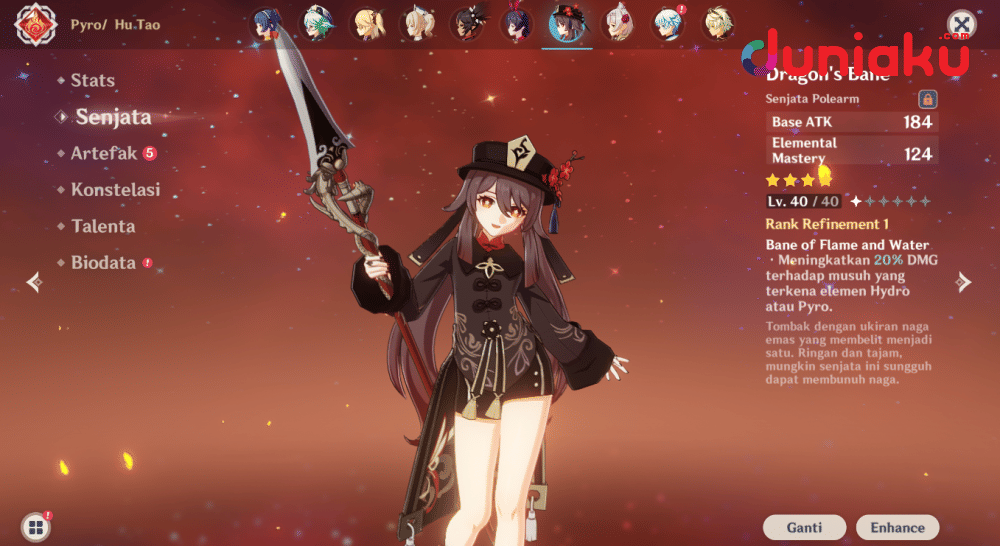Switch to the next character arrow

[964, 282]
